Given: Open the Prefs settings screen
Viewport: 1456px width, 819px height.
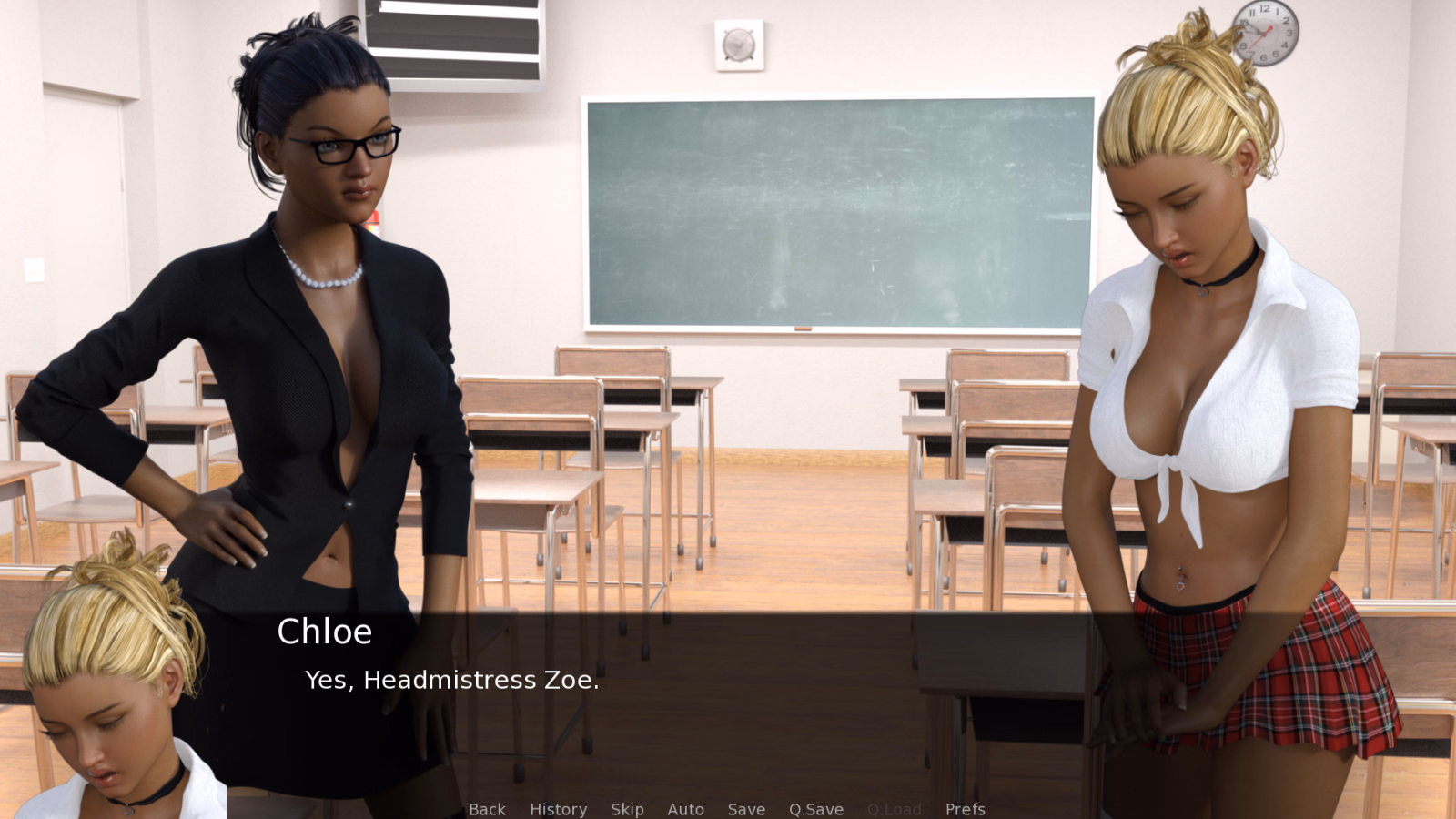Looking at the screenshot, I should tap(965, 809).
